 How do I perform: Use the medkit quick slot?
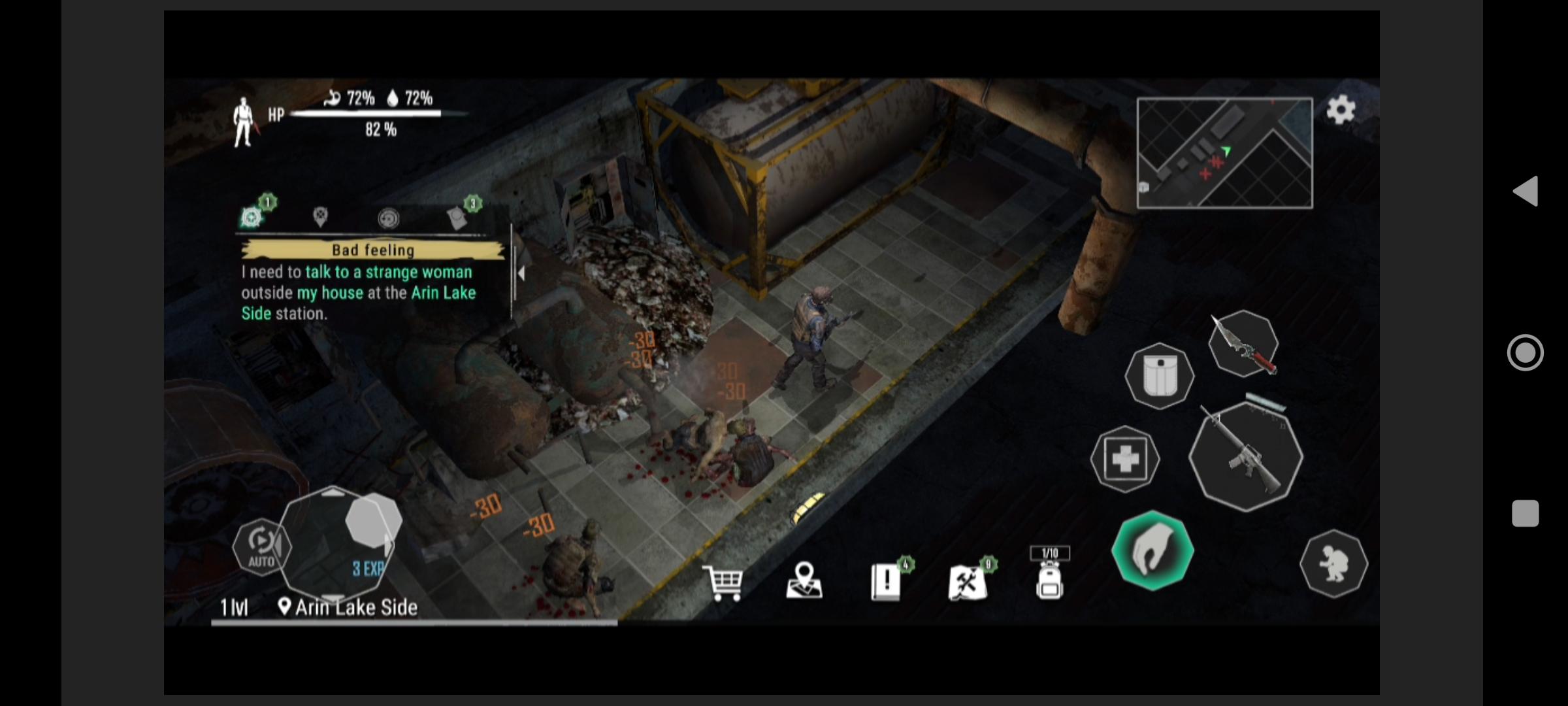[x=1126, y=460]
